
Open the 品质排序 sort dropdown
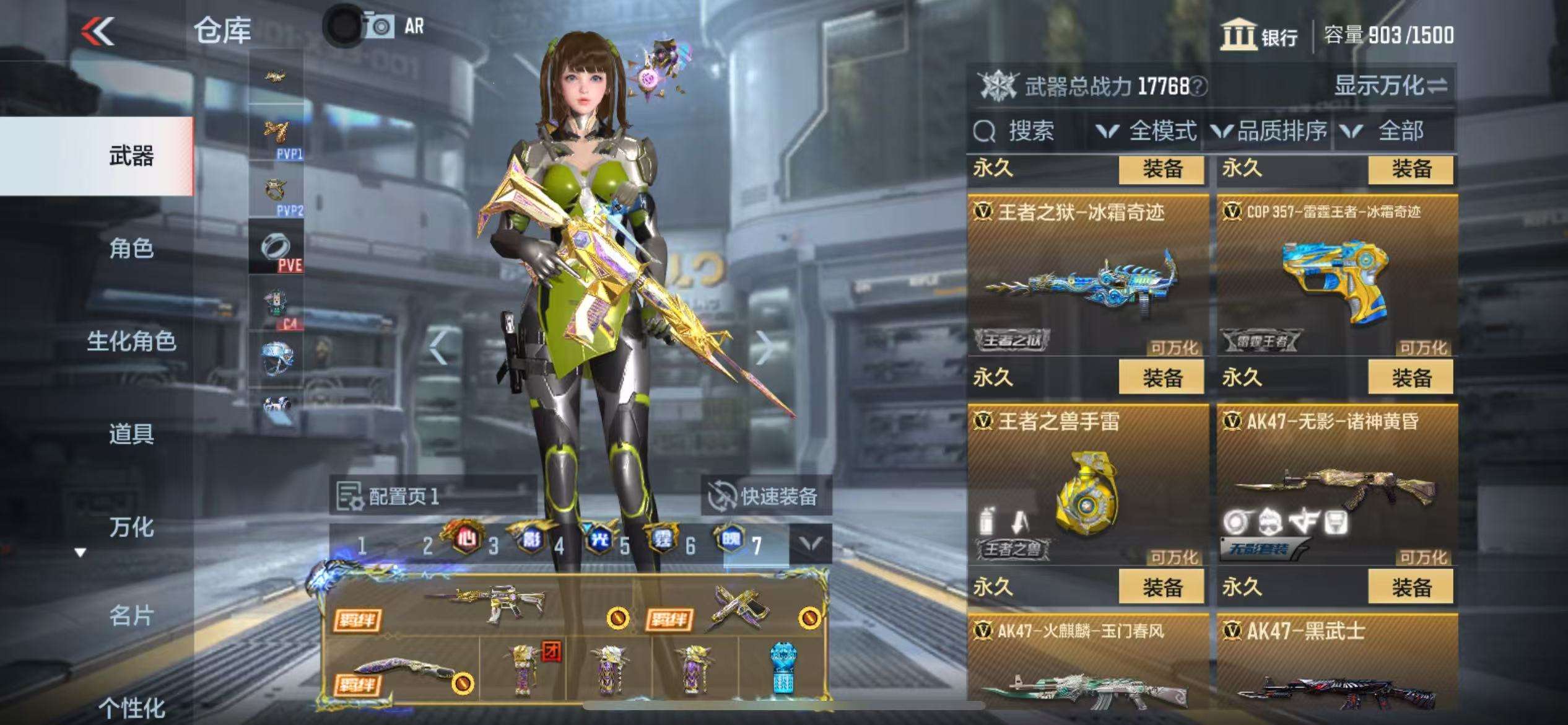[1270, 131]
